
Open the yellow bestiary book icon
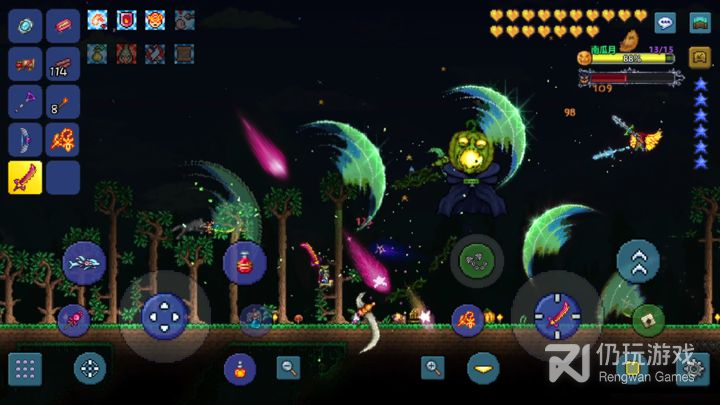pyautogui.click(x=700, y=54)
